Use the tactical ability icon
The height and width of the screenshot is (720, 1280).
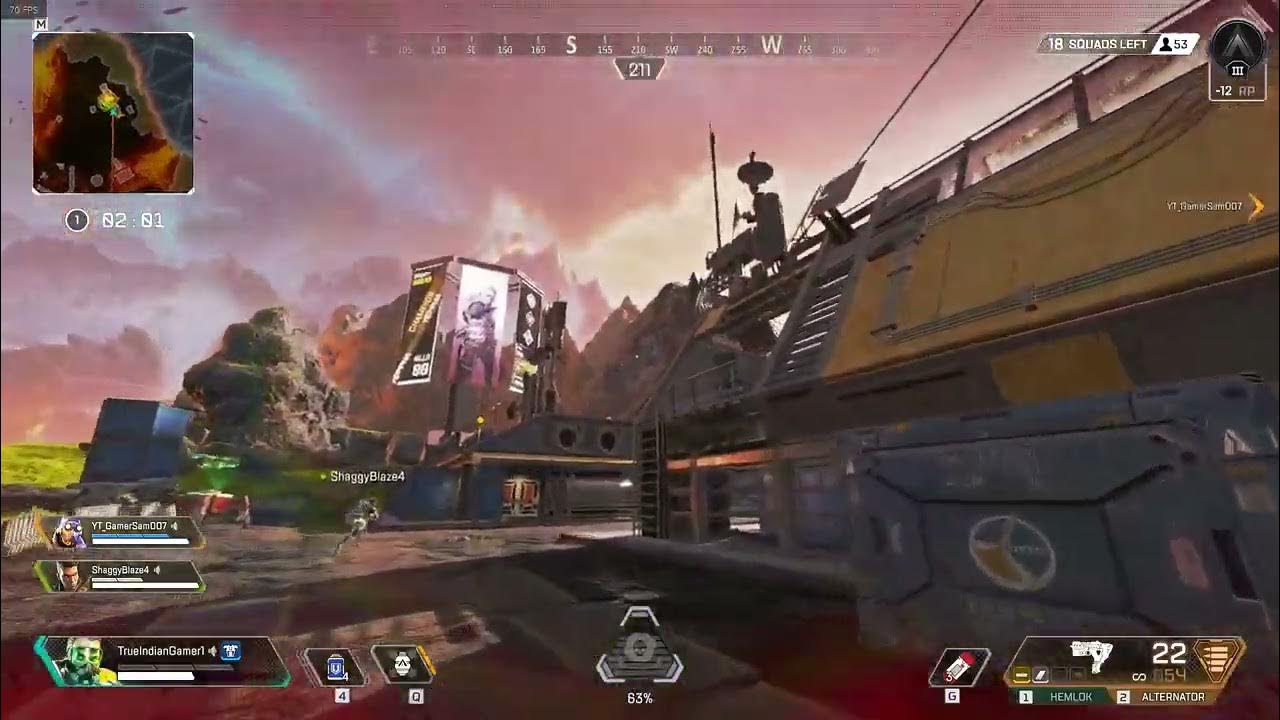coord(402,664)
